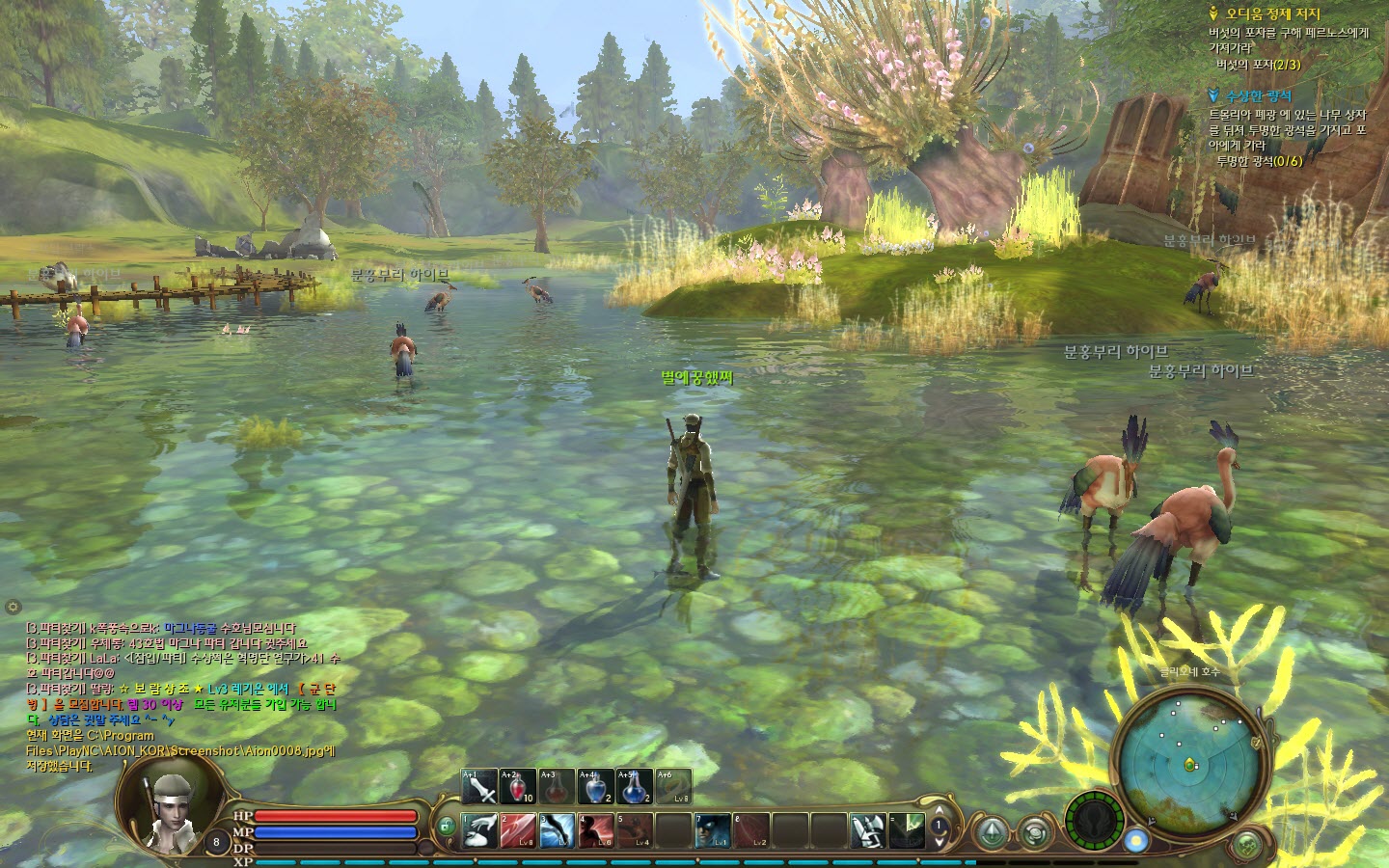Activate the blue kick skill in slot 3
Viewport: 1389px width, 868px height.
coord(558,831)
